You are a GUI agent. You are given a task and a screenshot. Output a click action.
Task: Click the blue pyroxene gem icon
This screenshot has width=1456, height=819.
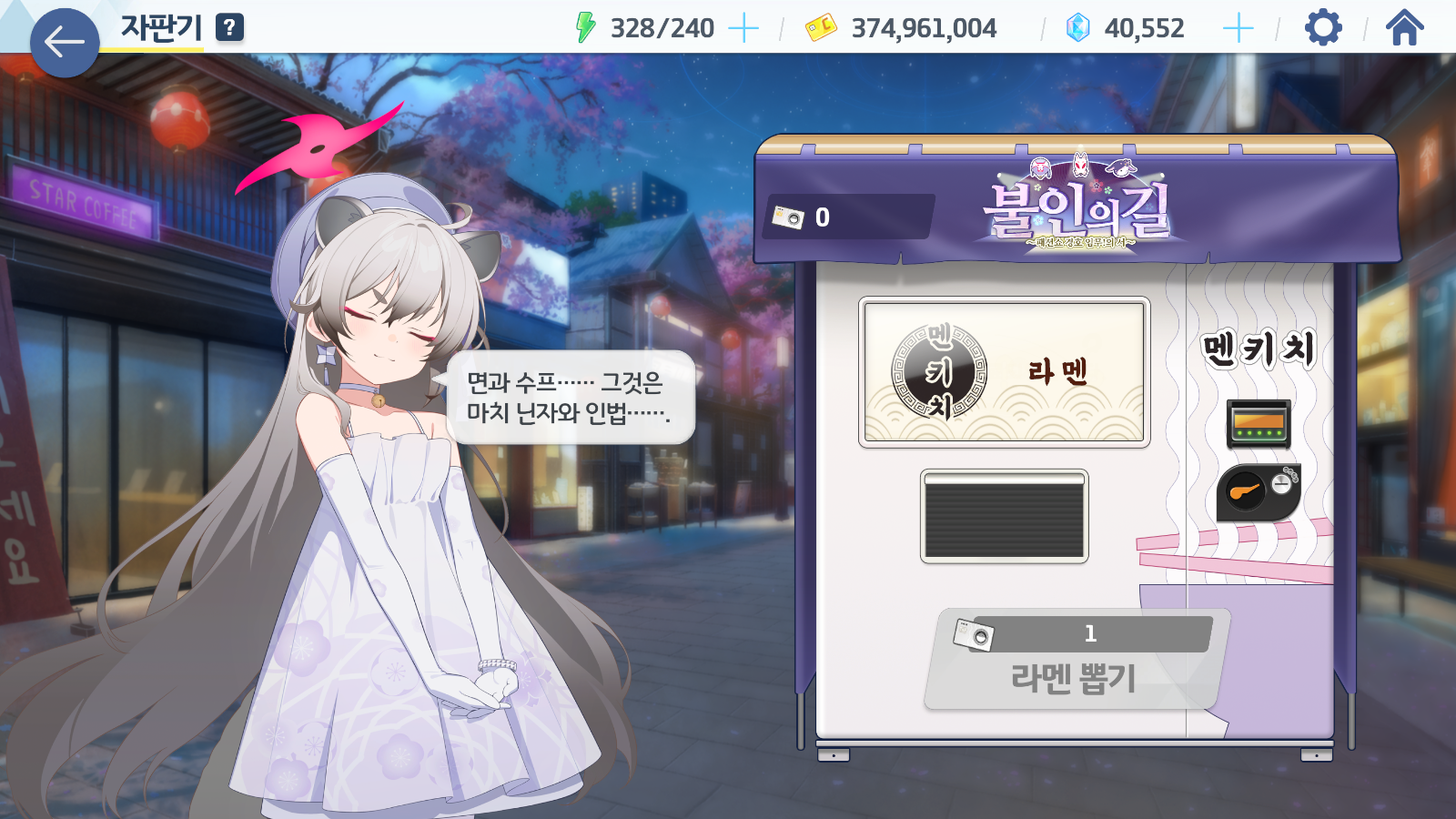coord(1077,27)
